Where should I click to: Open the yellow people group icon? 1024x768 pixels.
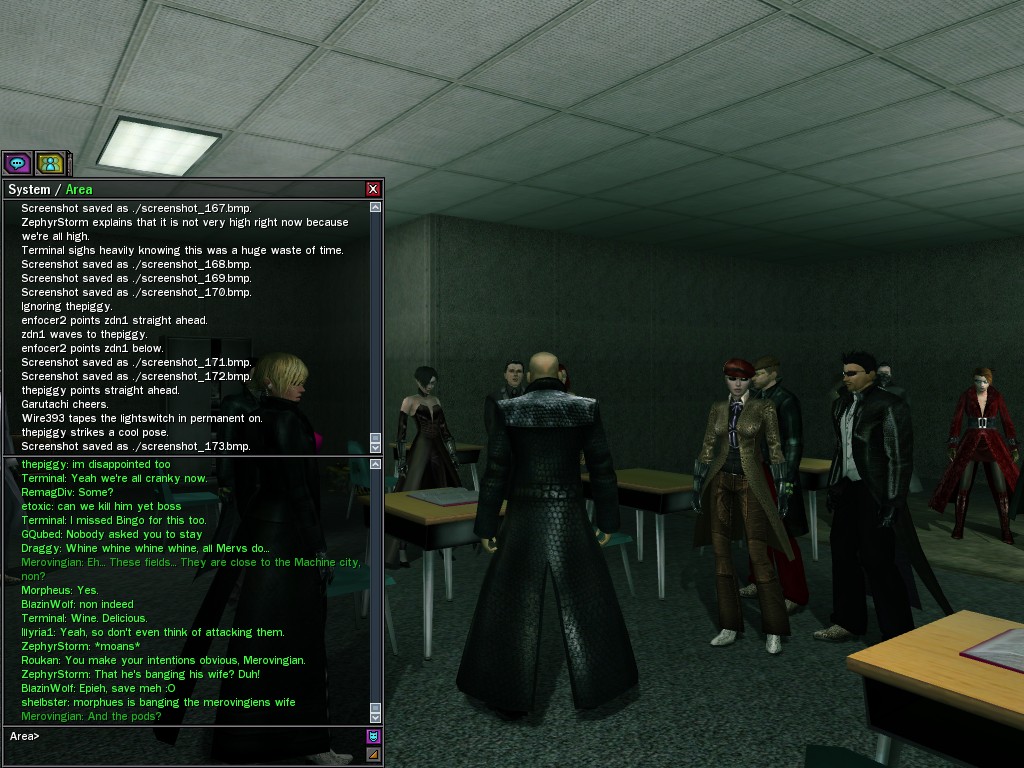tap(49, 163)
